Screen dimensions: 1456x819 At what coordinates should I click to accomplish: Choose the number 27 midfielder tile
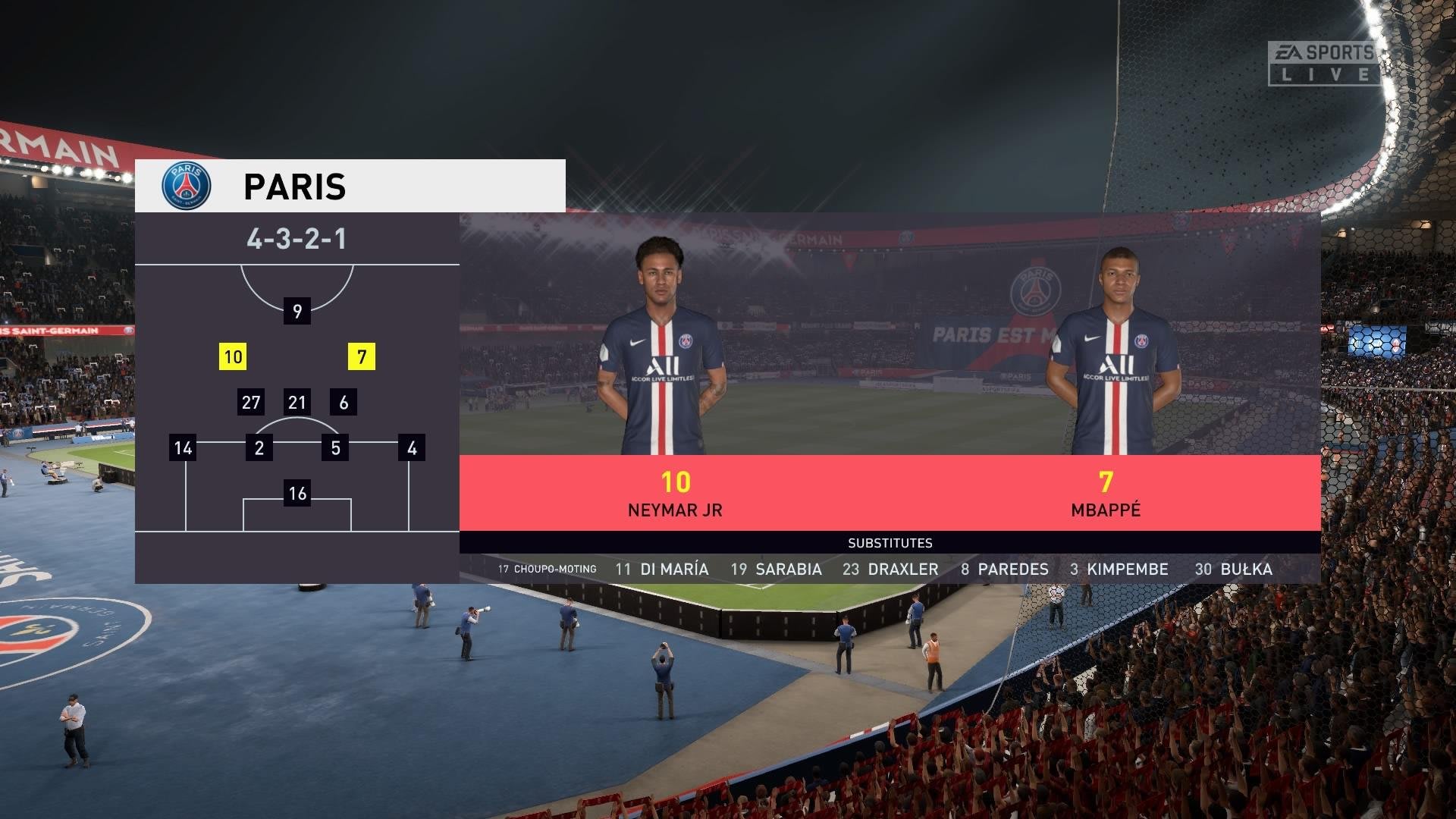click(x=251, y=402)
